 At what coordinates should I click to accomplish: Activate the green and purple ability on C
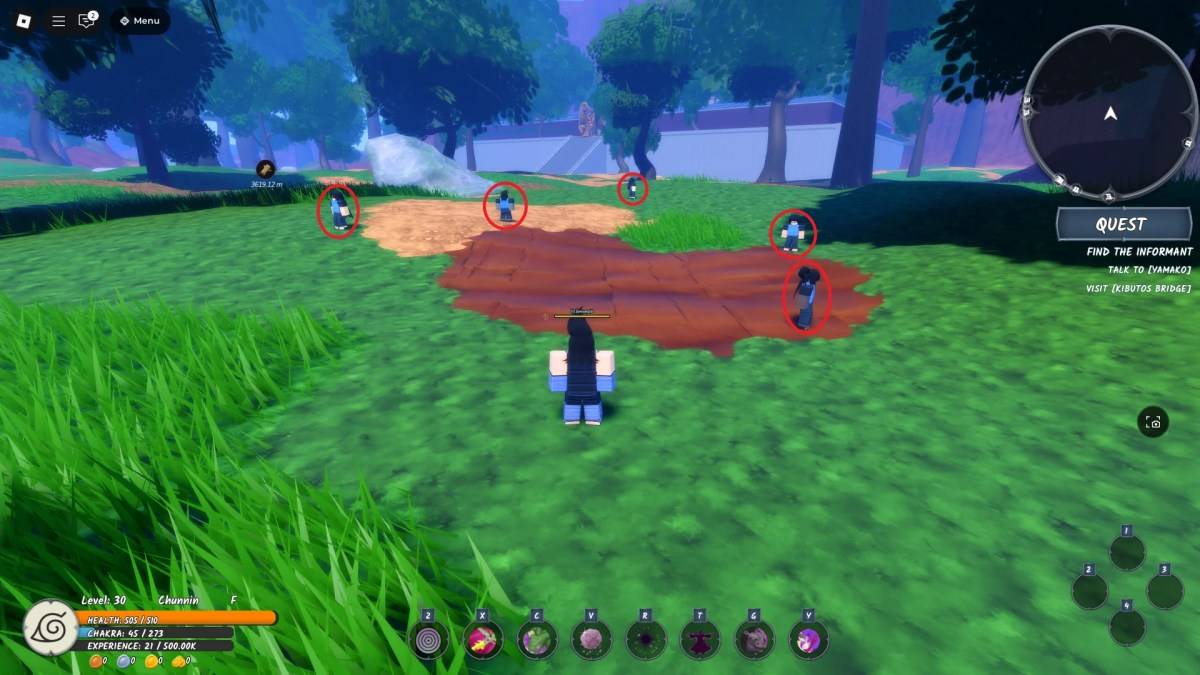[x=537, y=639]
